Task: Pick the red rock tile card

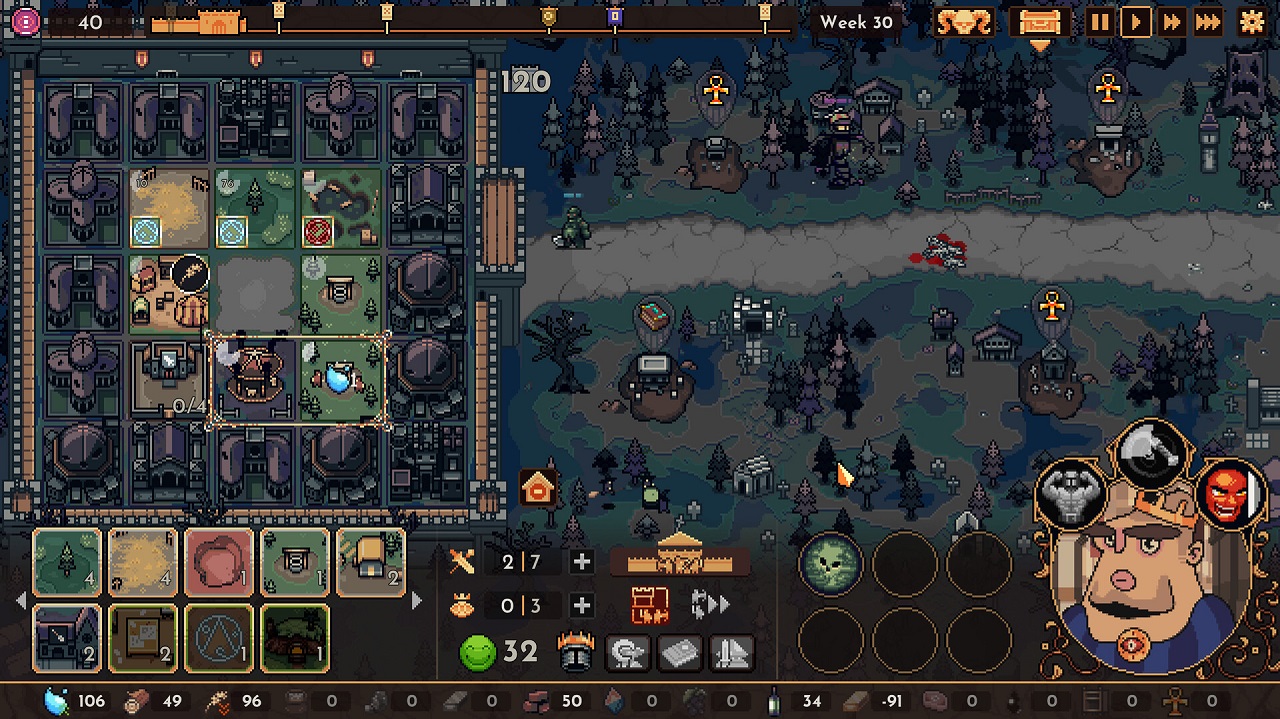Action: pos(219,563)
